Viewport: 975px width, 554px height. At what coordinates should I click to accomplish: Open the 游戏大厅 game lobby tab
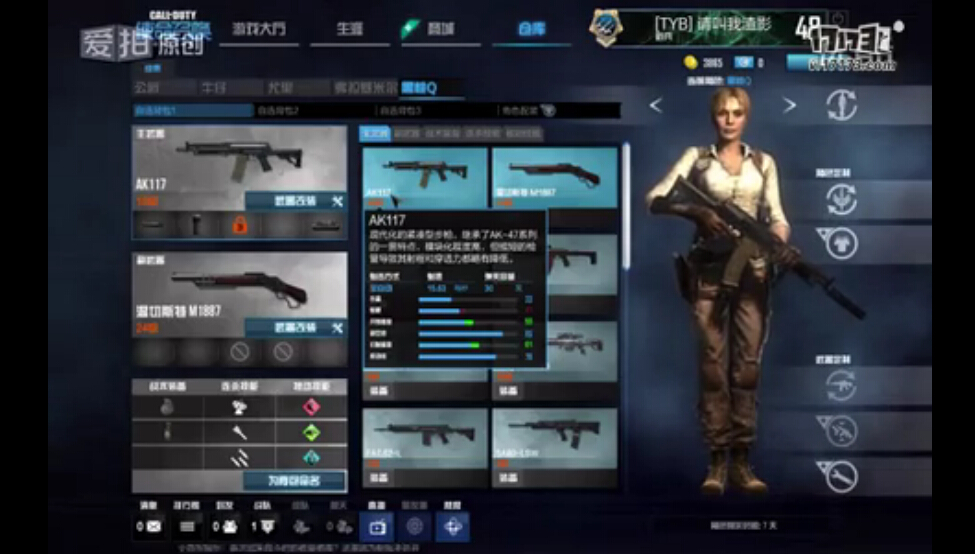point(258,28)
